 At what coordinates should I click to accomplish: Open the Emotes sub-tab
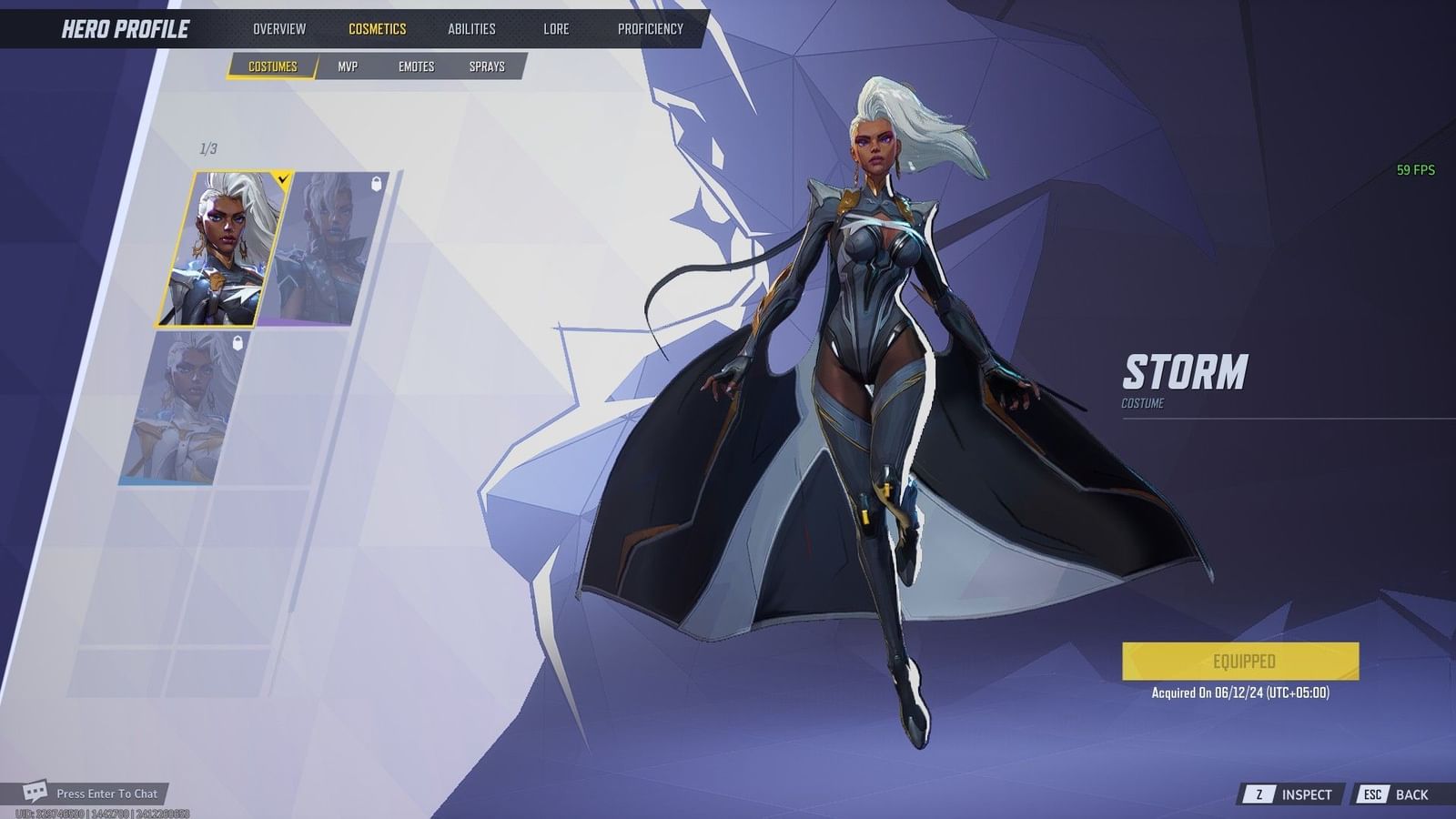pos(416,66)
